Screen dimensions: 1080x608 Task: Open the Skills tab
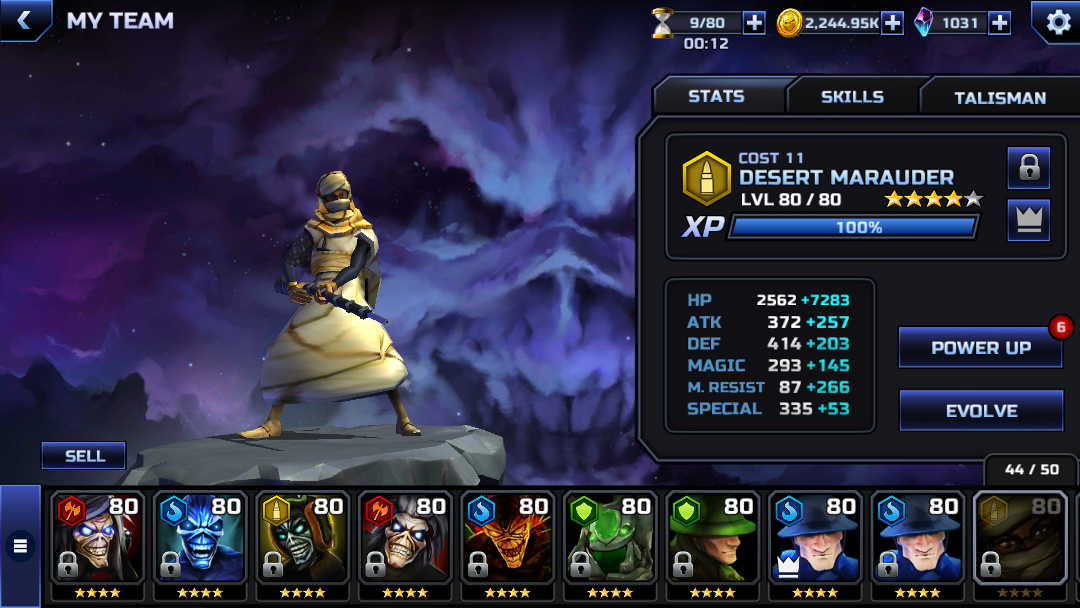point(852,97)
